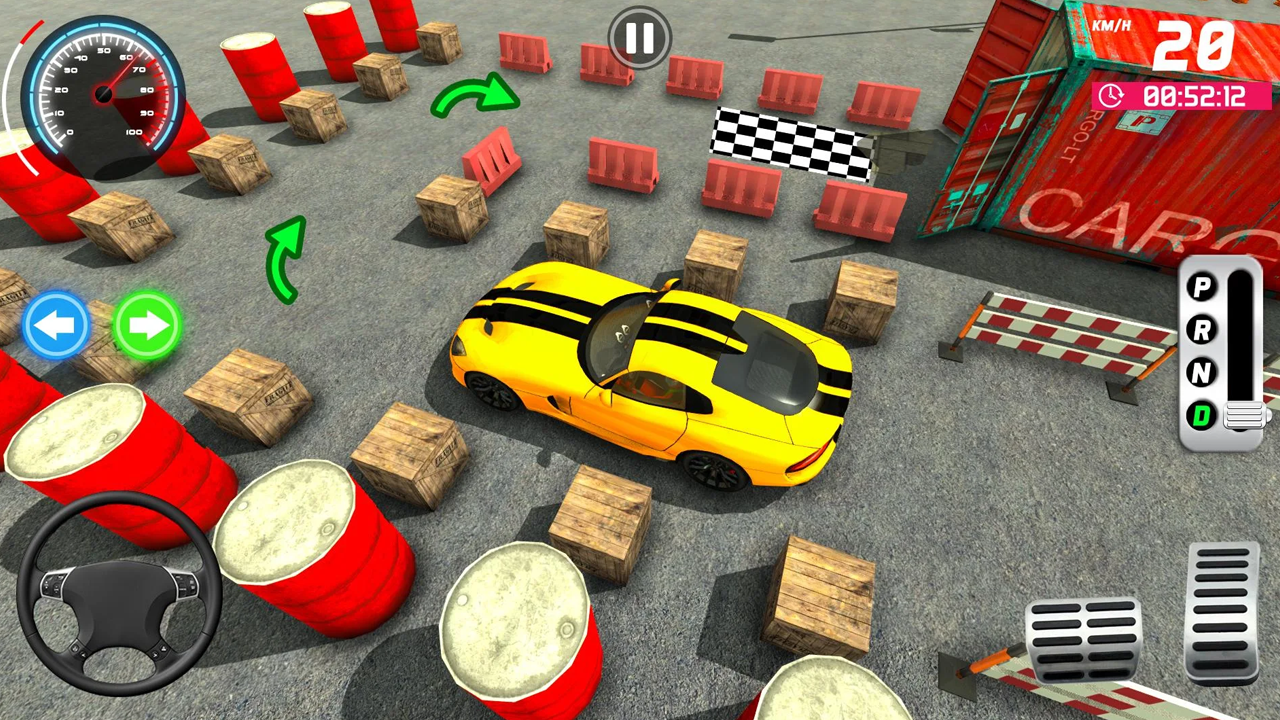Image resolution: width=1280 pixels, height=720 pixels.
Task: Engage N (Neutral) on the gear shifter
Action: pyautogui.click(x=1201, y=372)
